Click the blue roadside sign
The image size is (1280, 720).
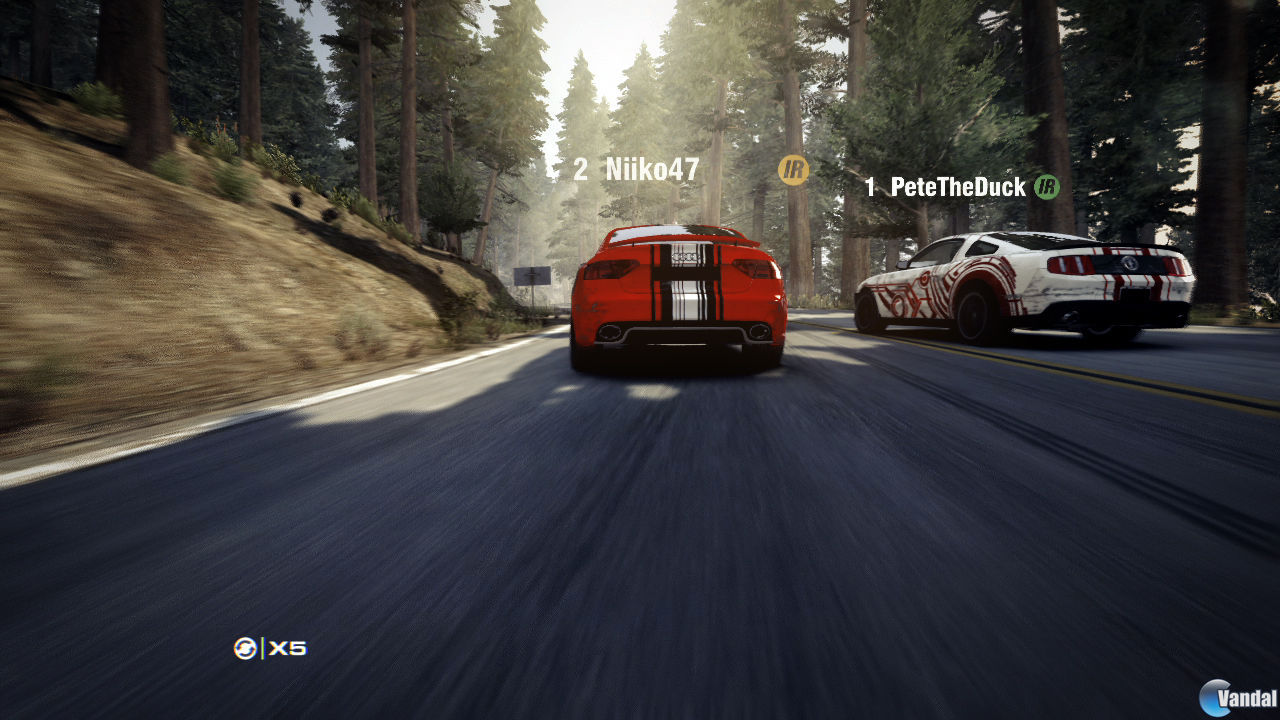[534, 278]
